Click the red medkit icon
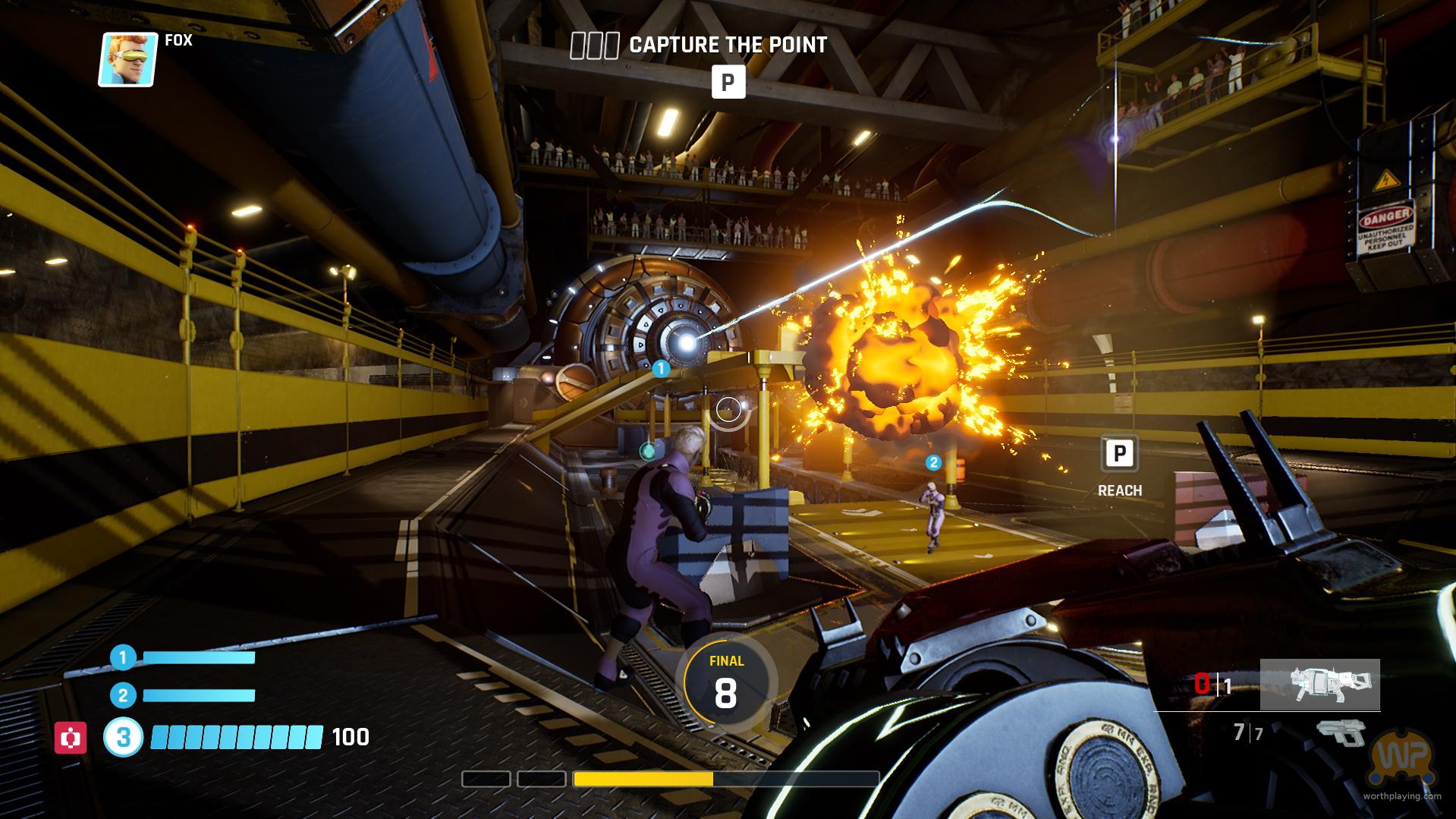Viewport: 1456px width, 819px height. click(70, 737)
